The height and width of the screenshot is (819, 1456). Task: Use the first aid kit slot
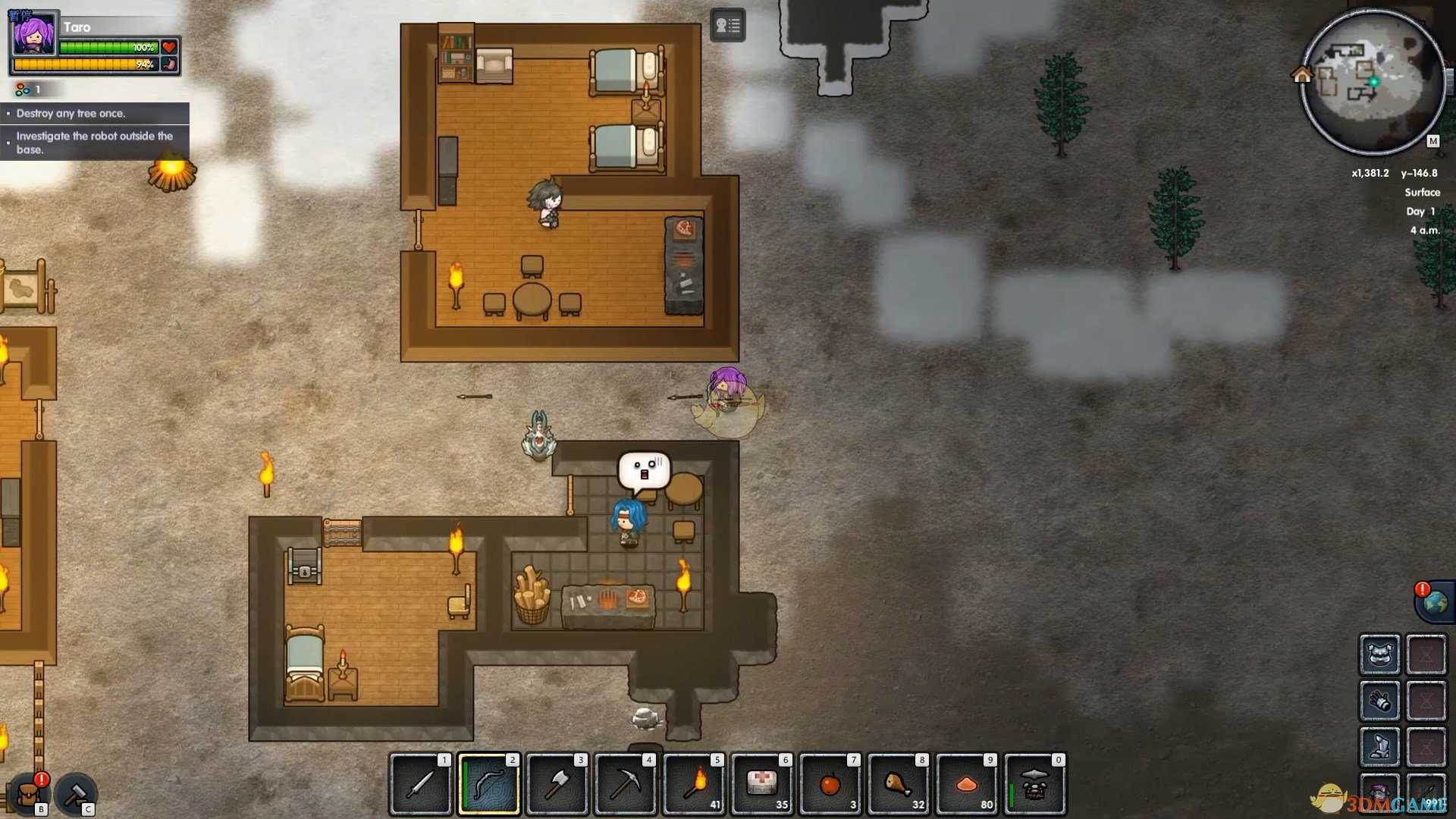[x=762, y=785]
